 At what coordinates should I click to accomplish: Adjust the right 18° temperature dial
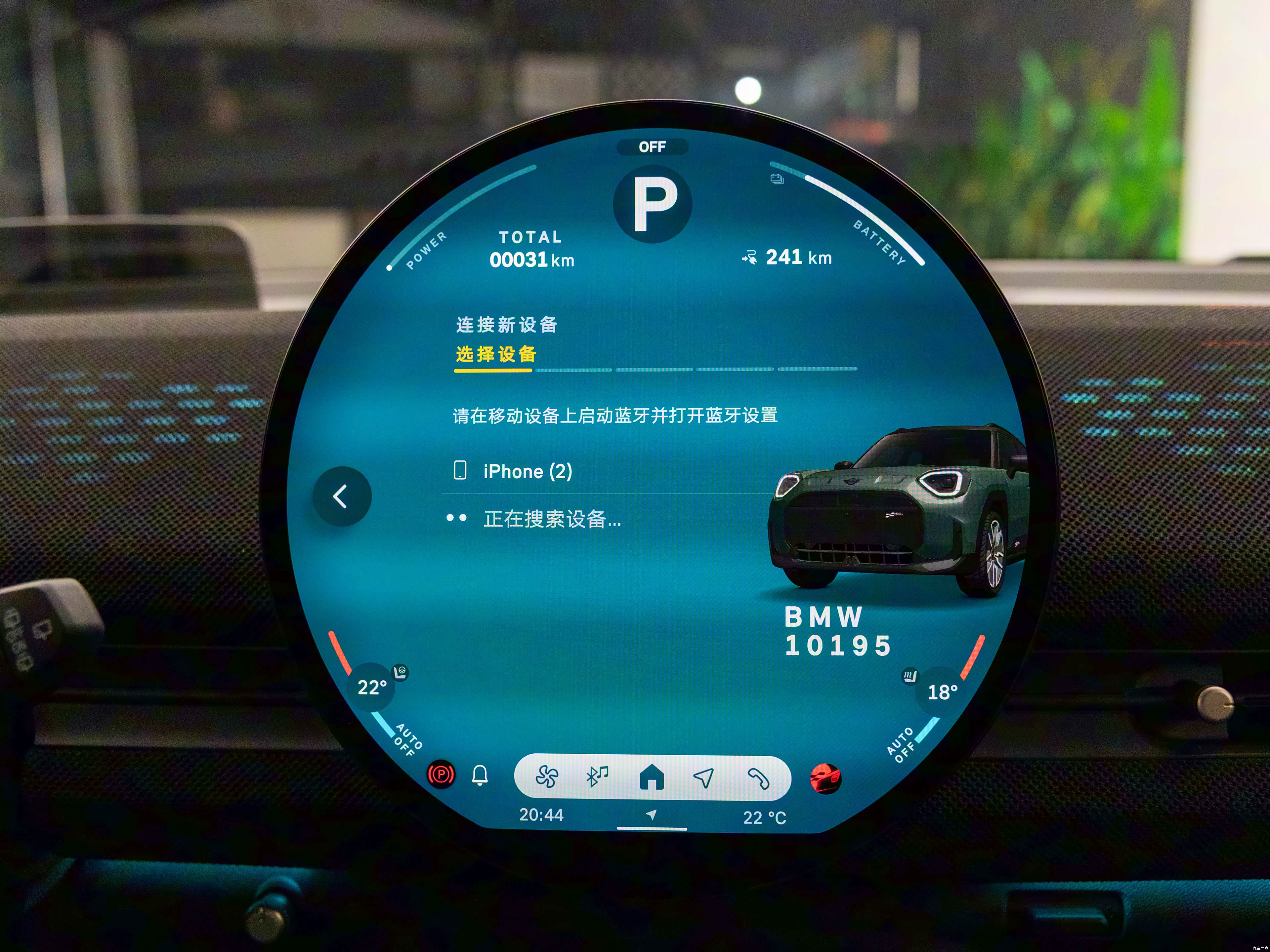pos(942,692)
